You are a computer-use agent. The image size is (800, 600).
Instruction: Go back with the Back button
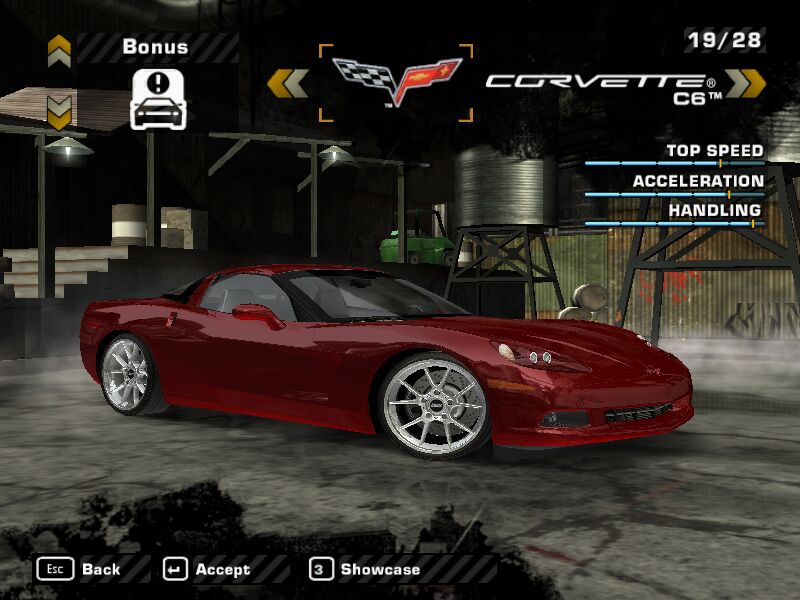[80, 569]
